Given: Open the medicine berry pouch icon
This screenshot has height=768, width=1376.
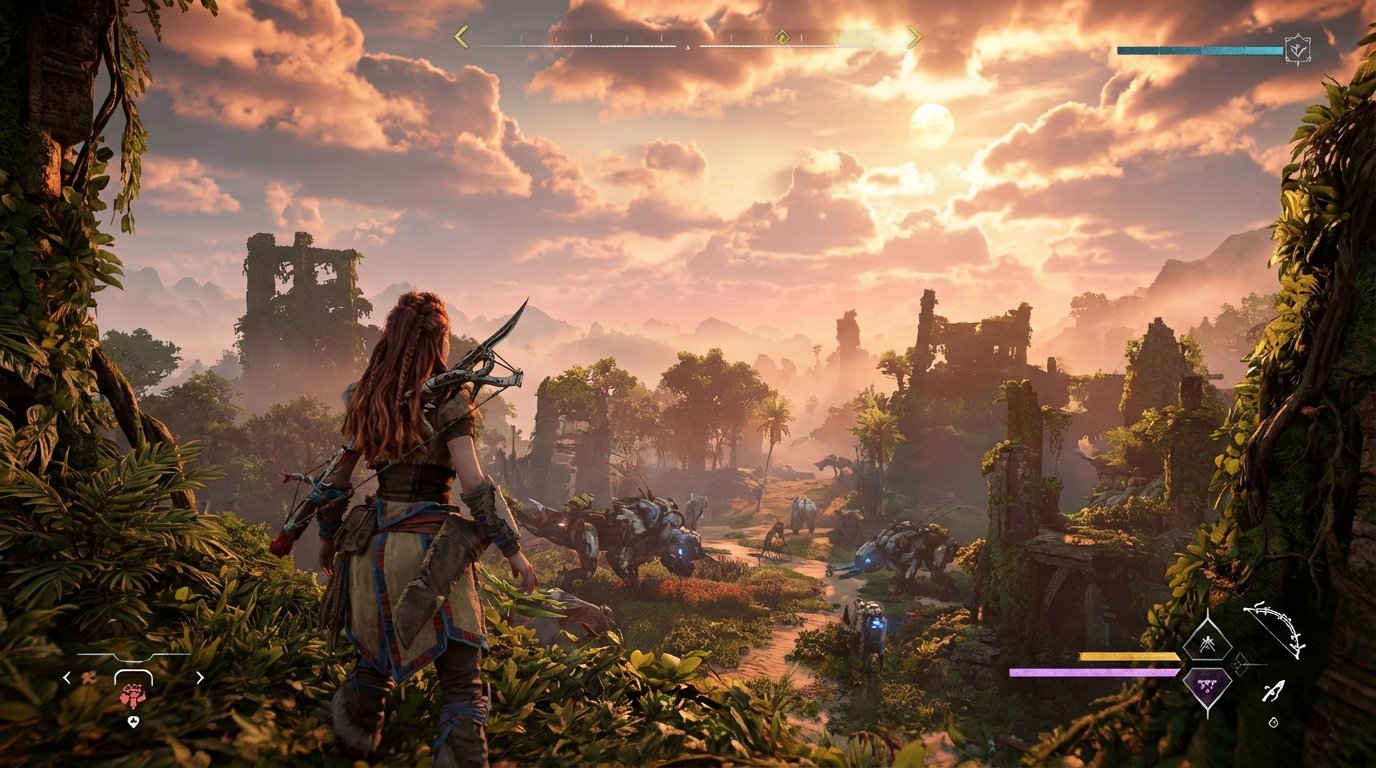Looking at the screenshot, I should coord(134,696).
